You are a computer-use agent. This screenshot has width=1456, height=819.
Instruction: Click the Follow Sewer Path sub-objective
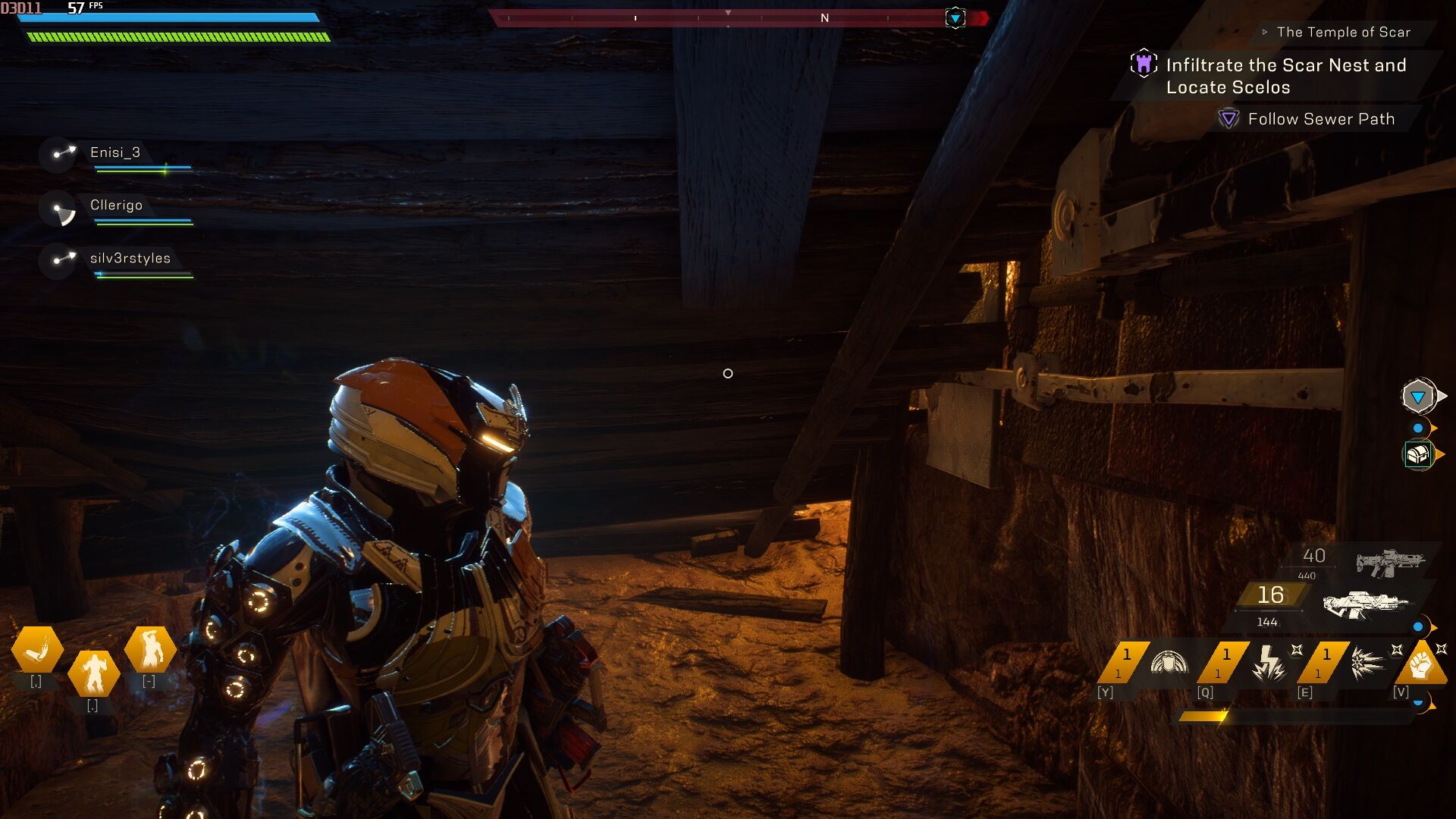click(1320, 119)
